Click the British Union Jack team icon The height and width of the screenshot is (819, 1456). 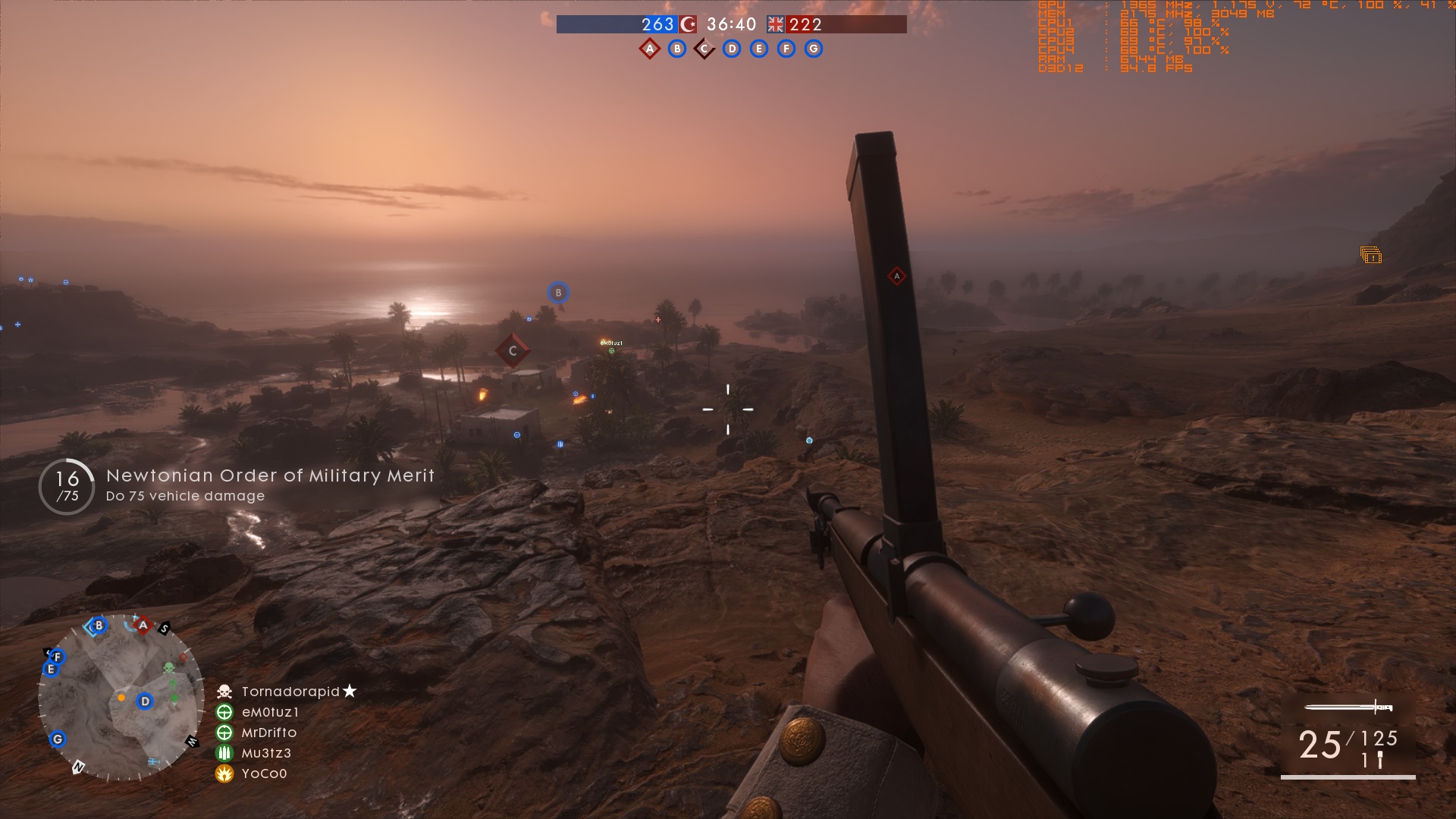click(x=775, y=24)
